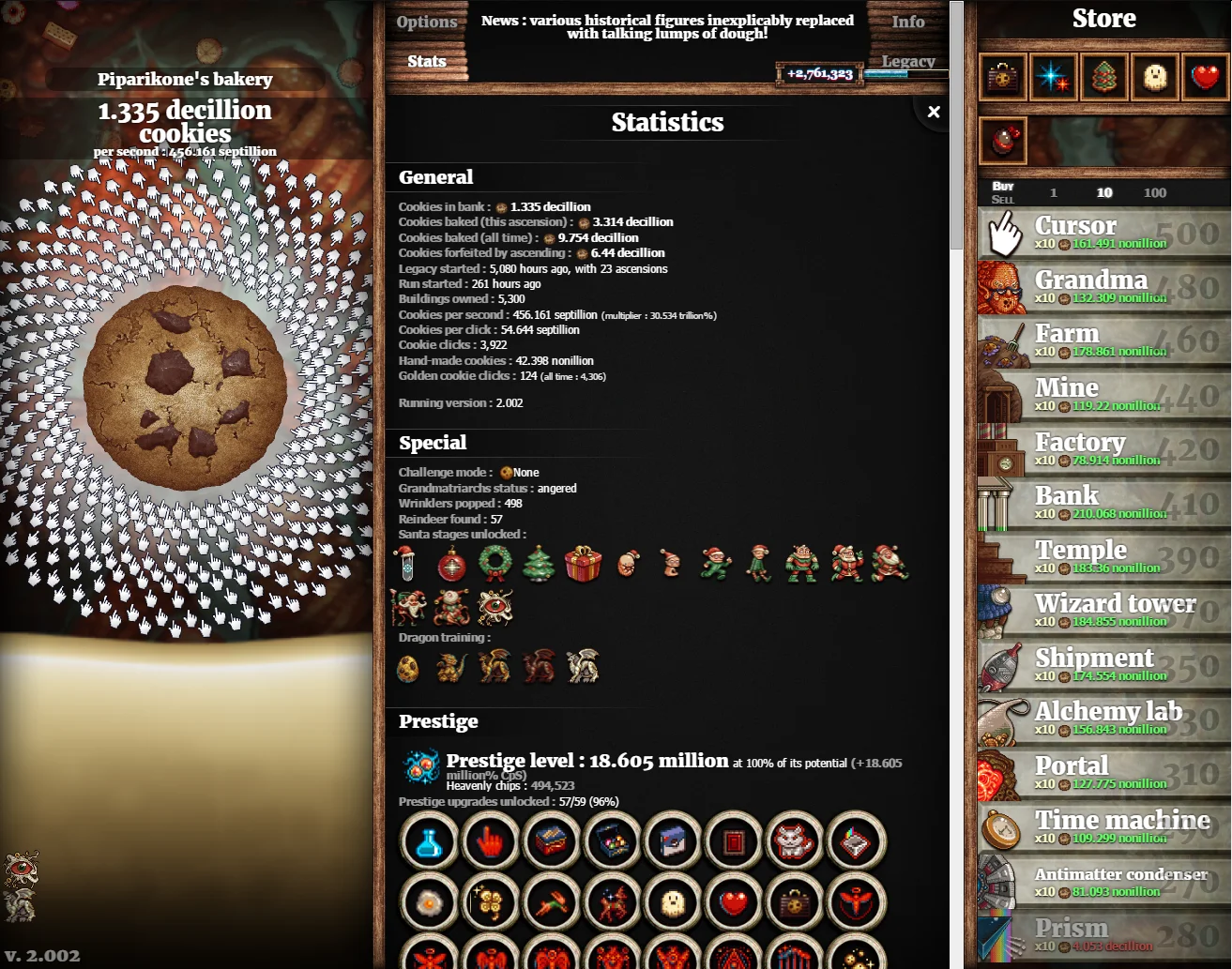This screenshot has height=969, width=1232.
Task: Buy Wizard tower buildings
Action: point(1103,612)
